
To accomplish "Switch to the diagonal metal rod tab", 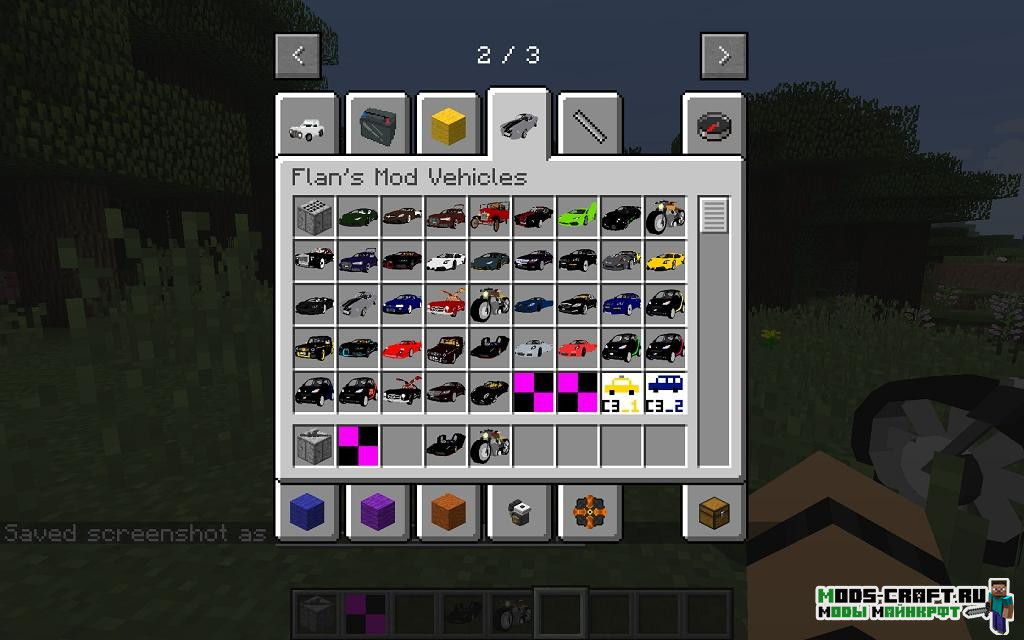I will (588, 127).
